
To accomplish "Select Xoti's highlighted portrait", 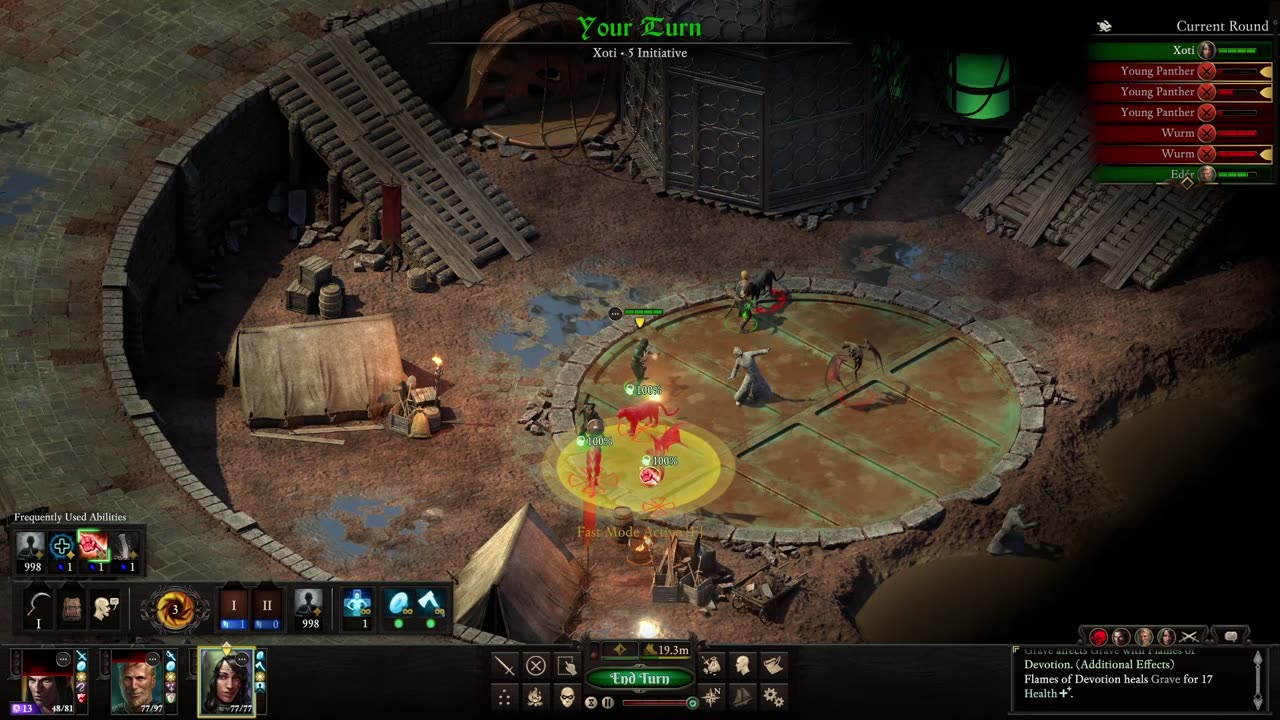I will [226, 682].
